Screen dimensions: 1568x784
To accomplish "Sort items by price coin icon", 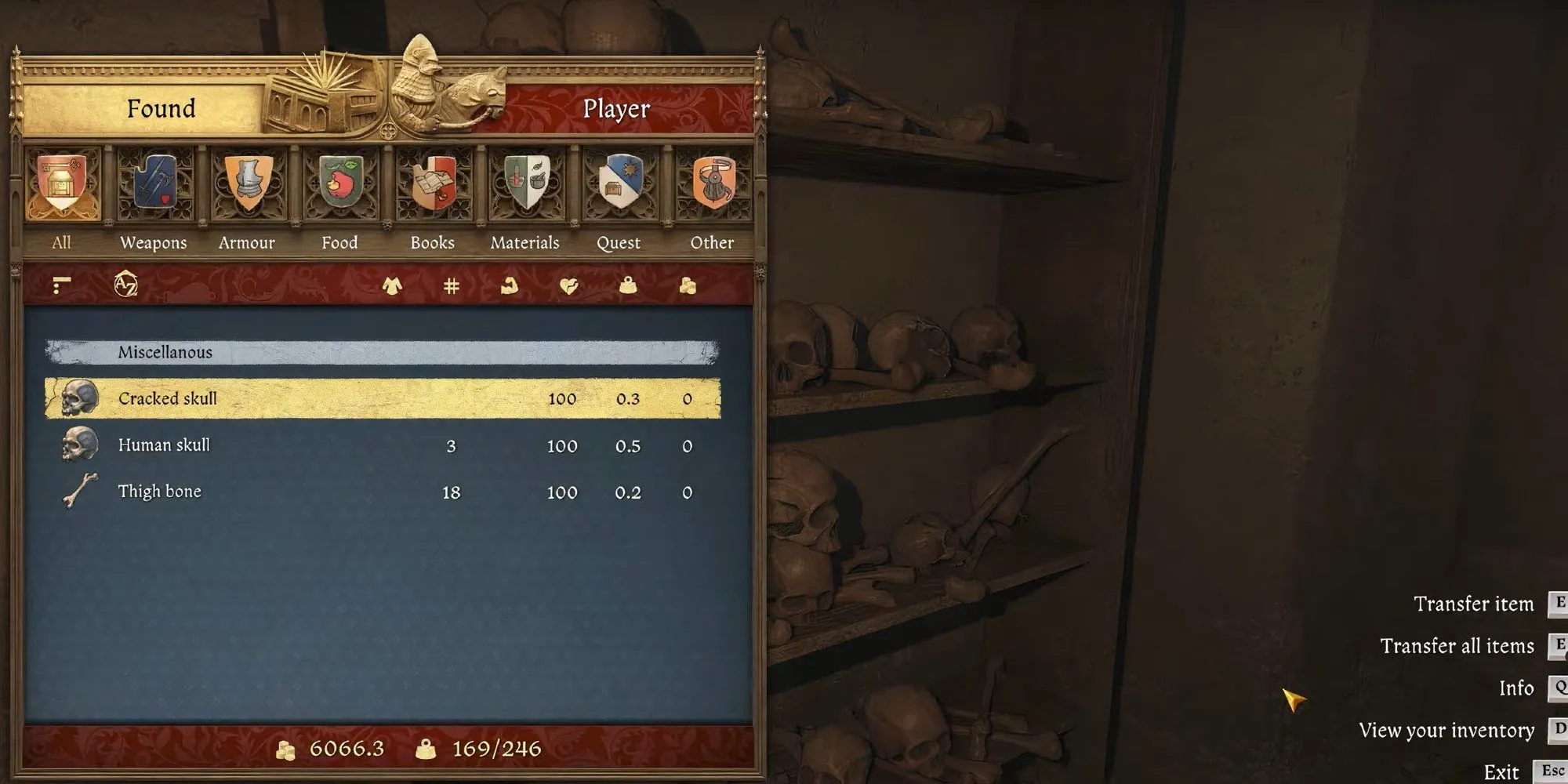I will tap(688, 286).
